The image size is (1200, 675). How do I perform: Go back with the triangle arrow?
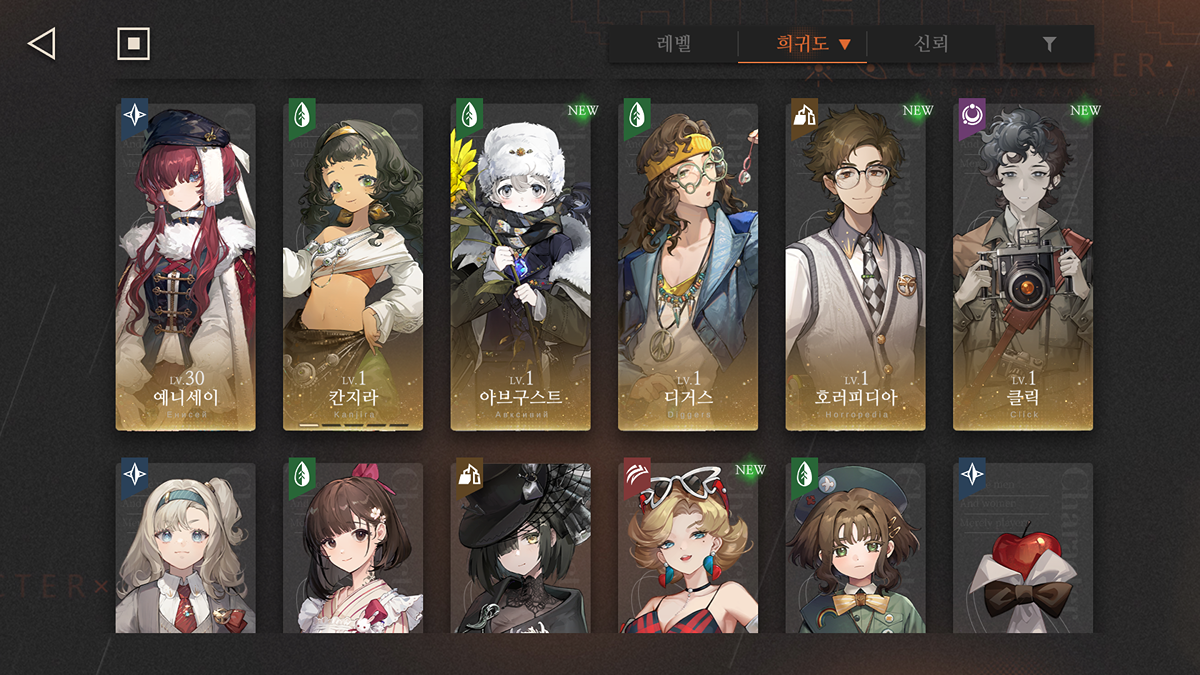[41, 44]
